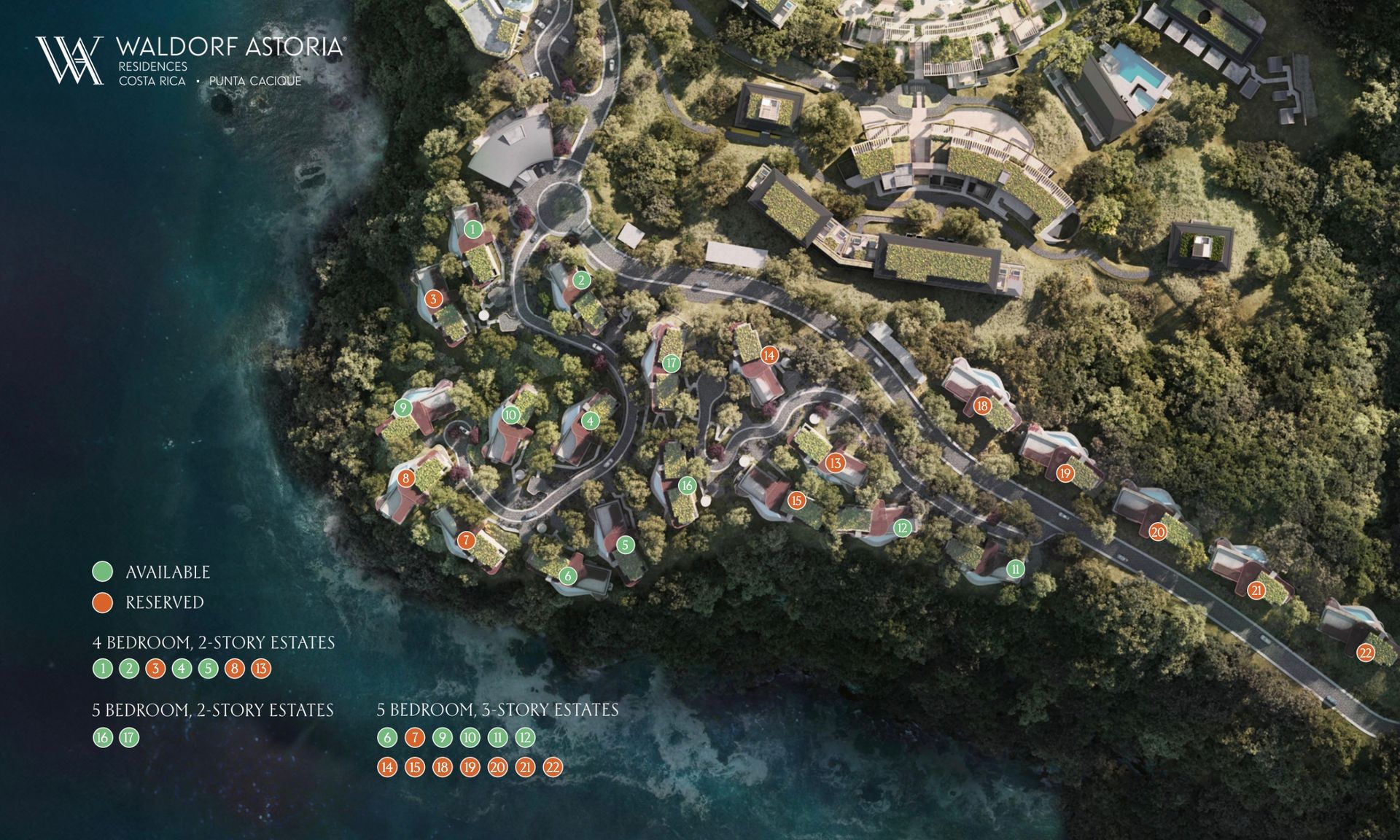Pick estate 22 marker on the aerial map
The width and height of the screenshot is (1400, 840).
(1366, 653)
